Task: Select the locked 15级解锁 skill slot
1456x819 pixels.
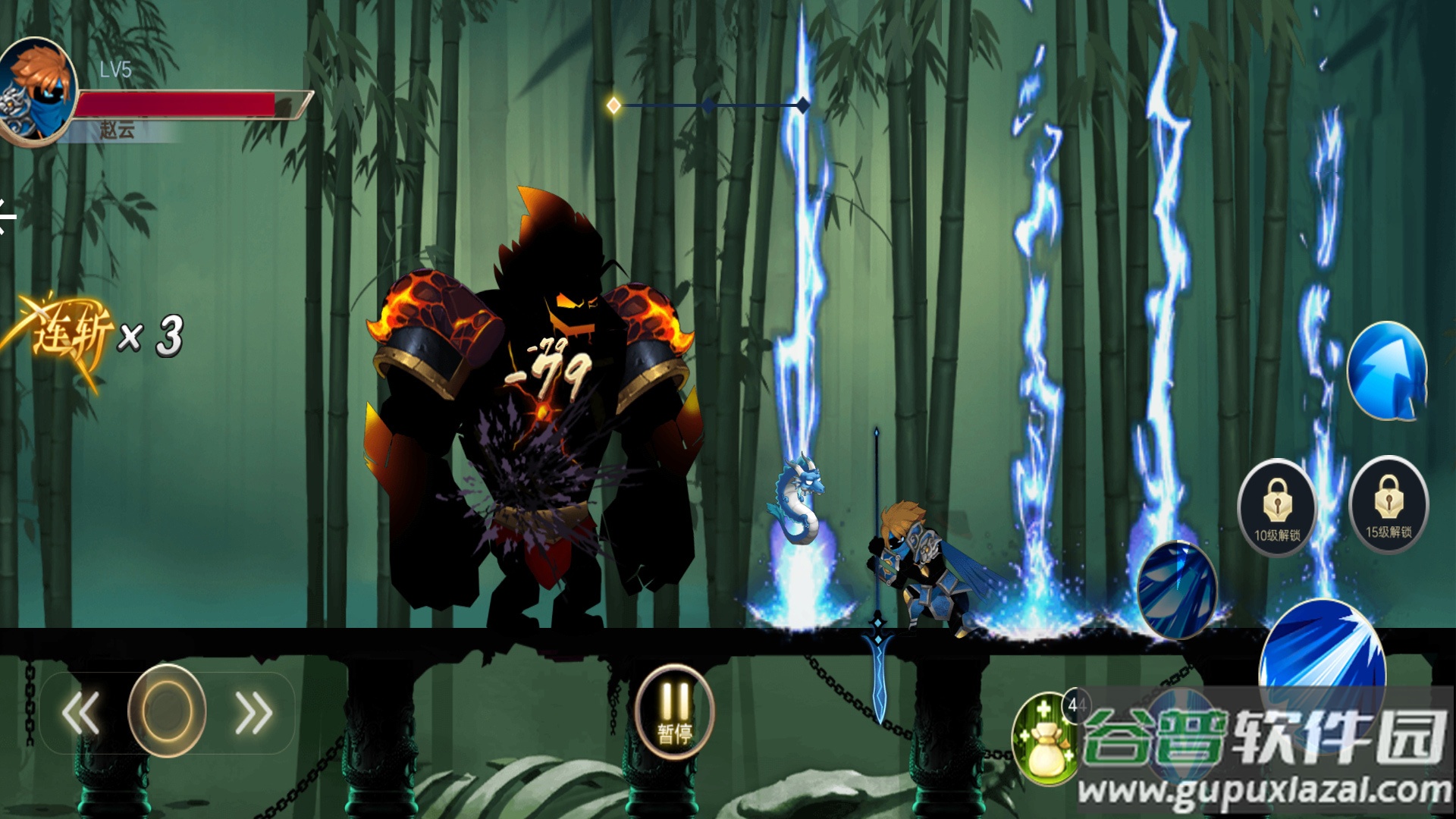Action: (x=1389, y=504)
